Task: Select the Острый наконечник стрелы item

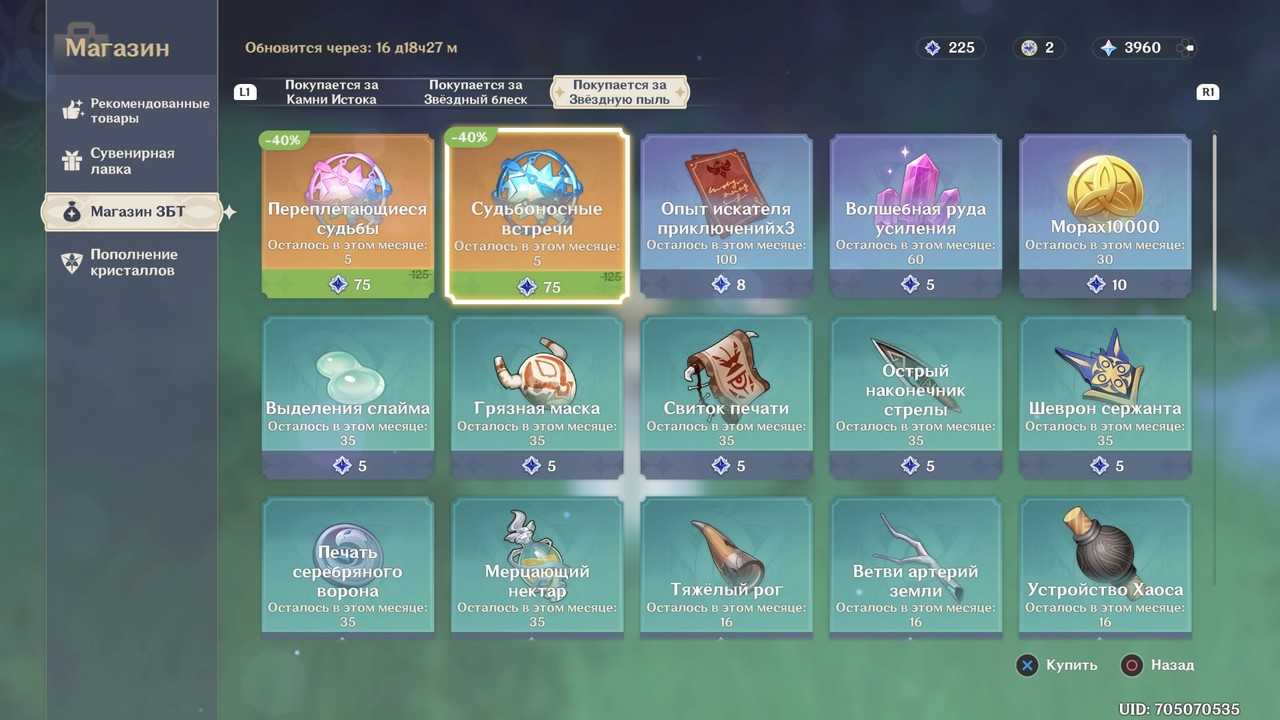Action: point(916,397)
